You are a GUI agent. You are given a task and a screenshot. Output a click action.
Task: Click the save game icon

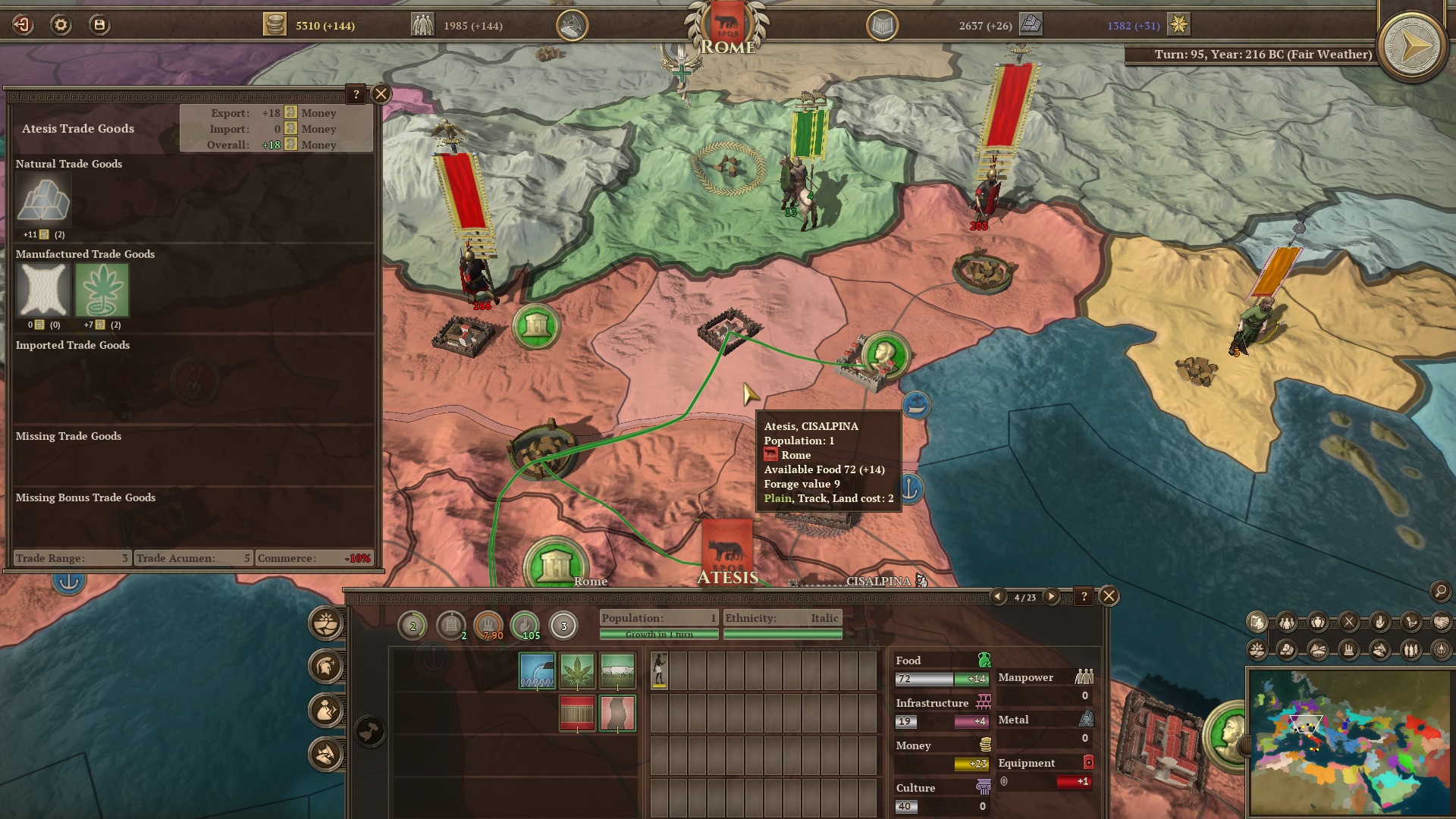click(x=99, y=25)
